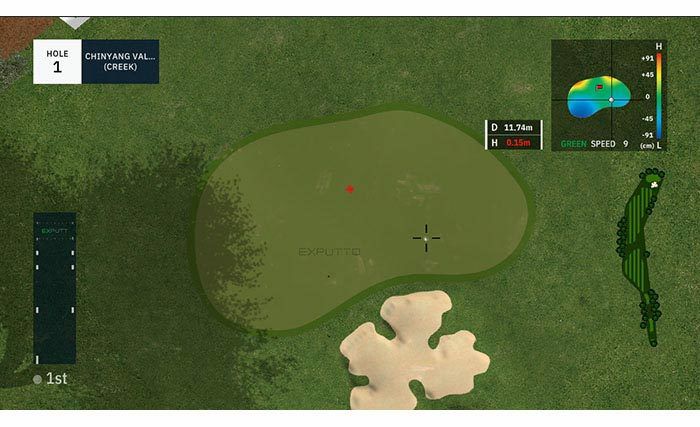Open the green slope heatmap
The height and width of the screenshot is (427, 700).
[599, 96]
